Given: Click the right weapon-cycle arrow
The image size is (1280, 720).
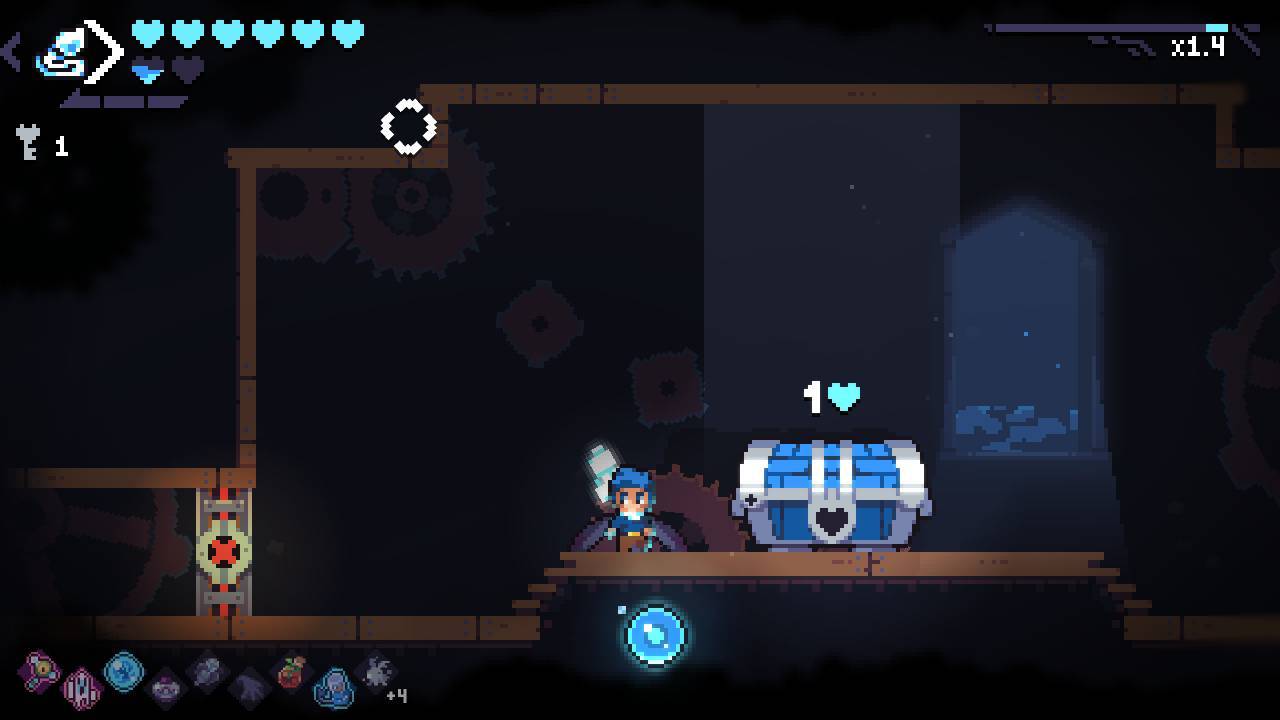Looking at the screenshot, I should click(106, 50).
